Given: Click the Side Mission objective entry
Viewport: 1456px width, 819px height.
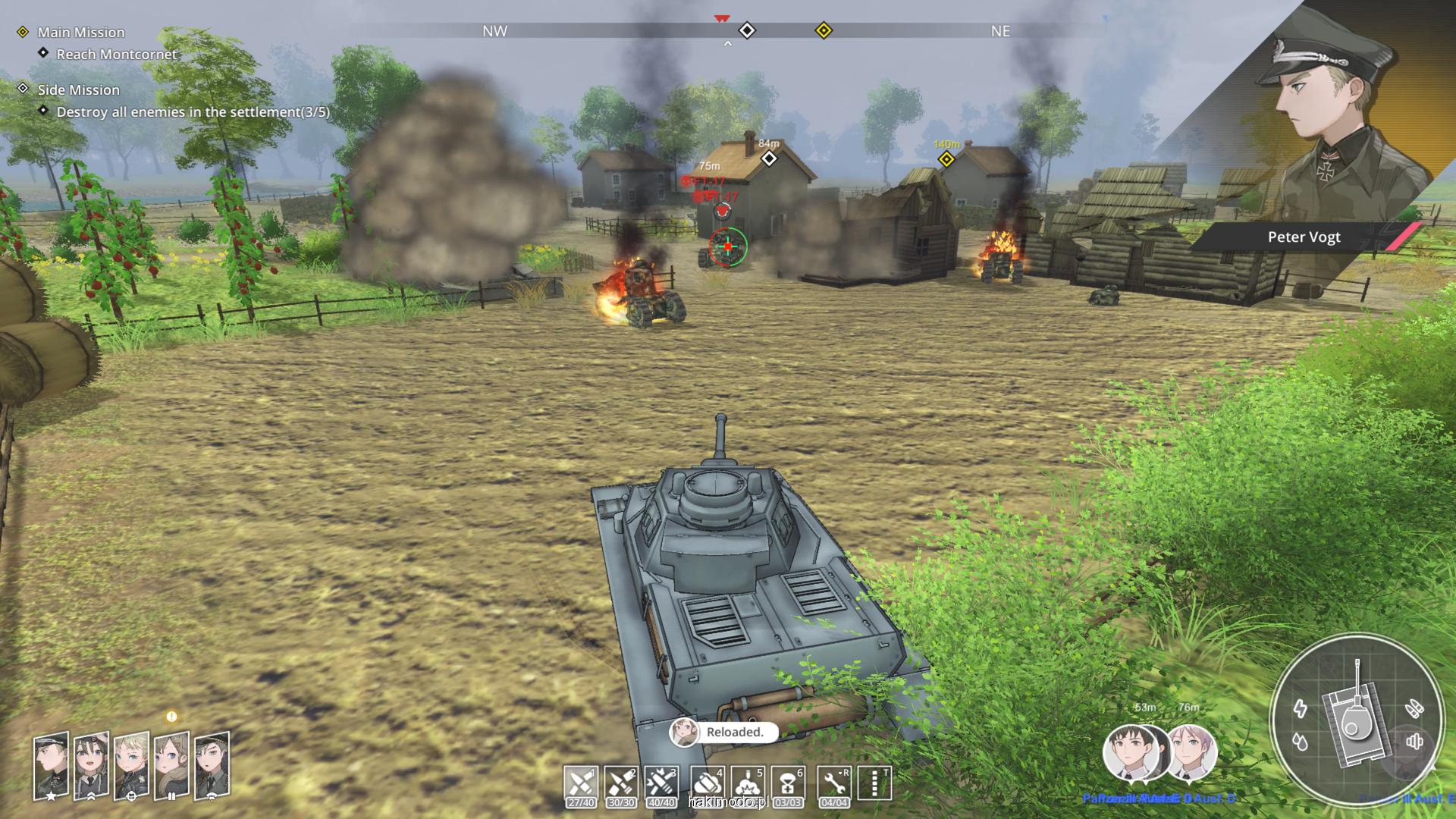Looking at the screenshot, I should (79, 89).
